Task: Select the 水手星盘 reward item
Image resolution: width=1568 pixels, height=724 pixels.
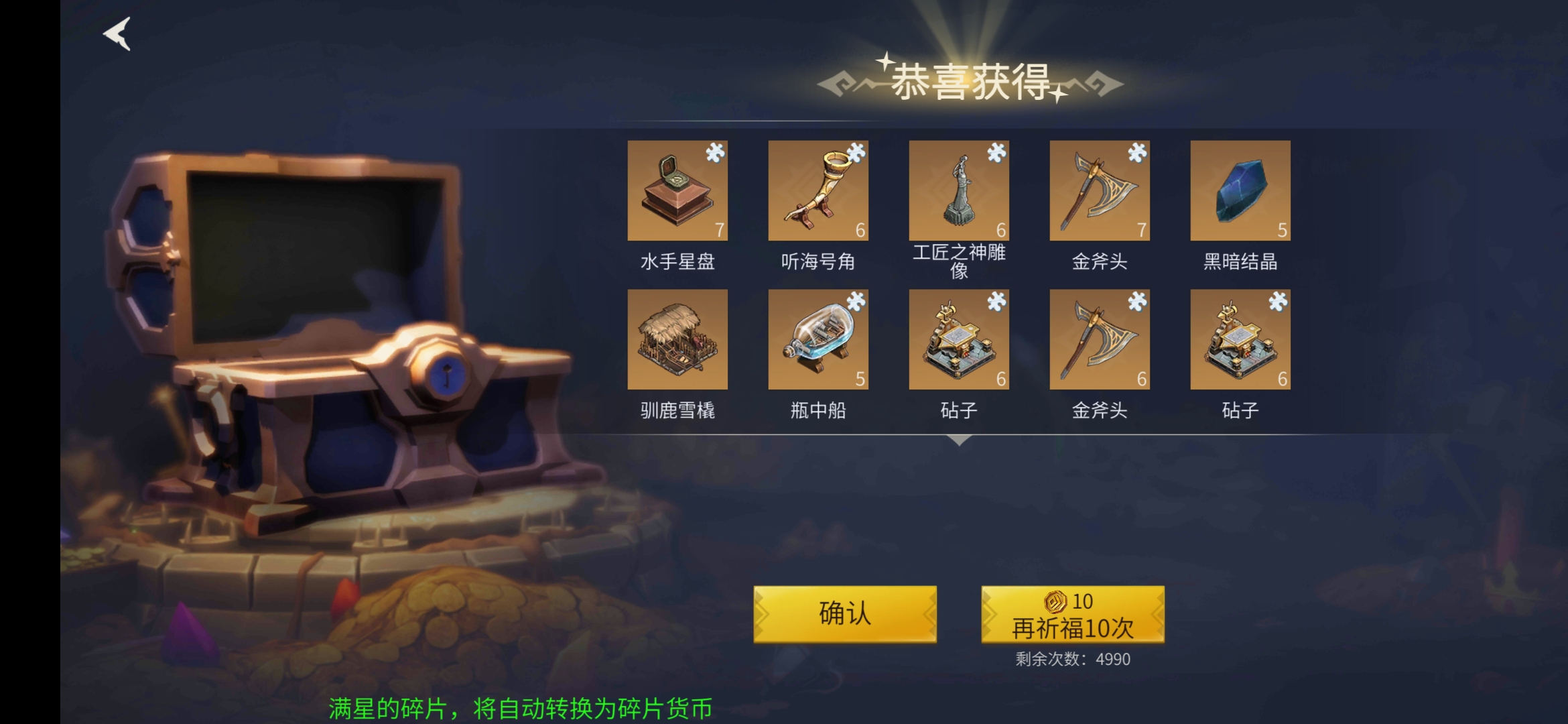Action: tap(677, 190)
